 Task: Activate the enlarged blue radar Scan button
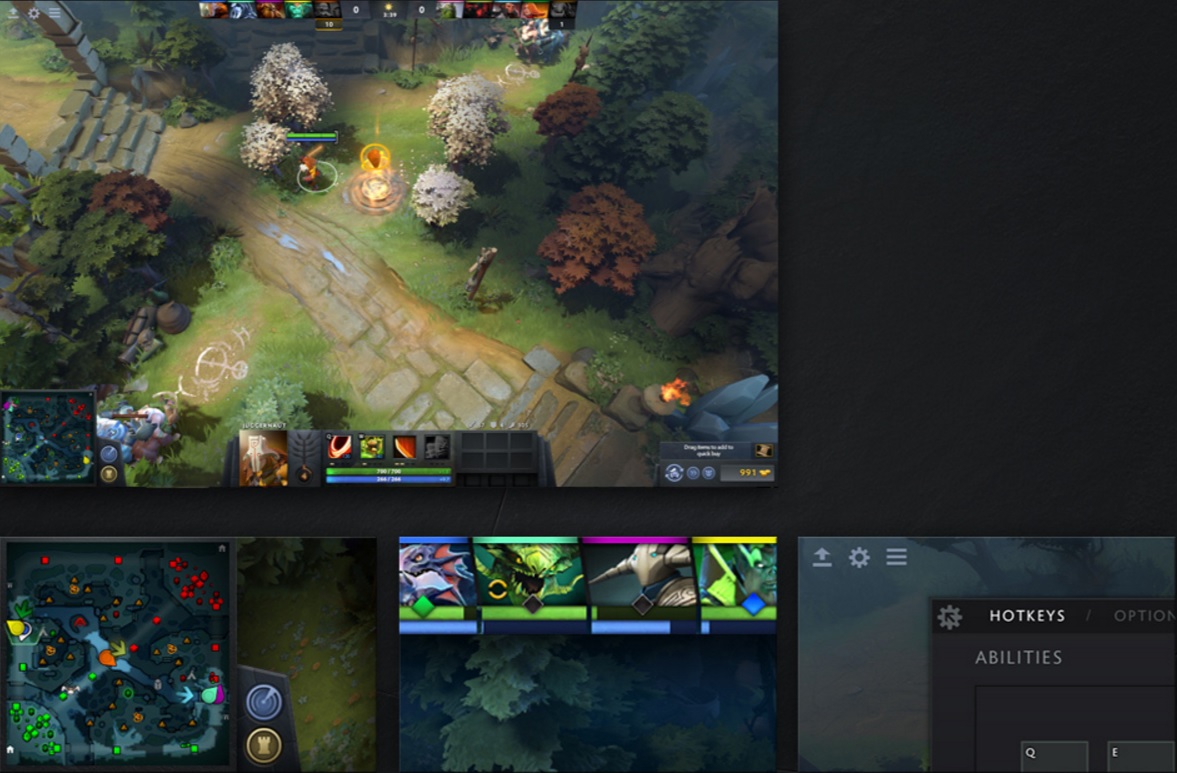pyautogui.click(x=263, y=702)
